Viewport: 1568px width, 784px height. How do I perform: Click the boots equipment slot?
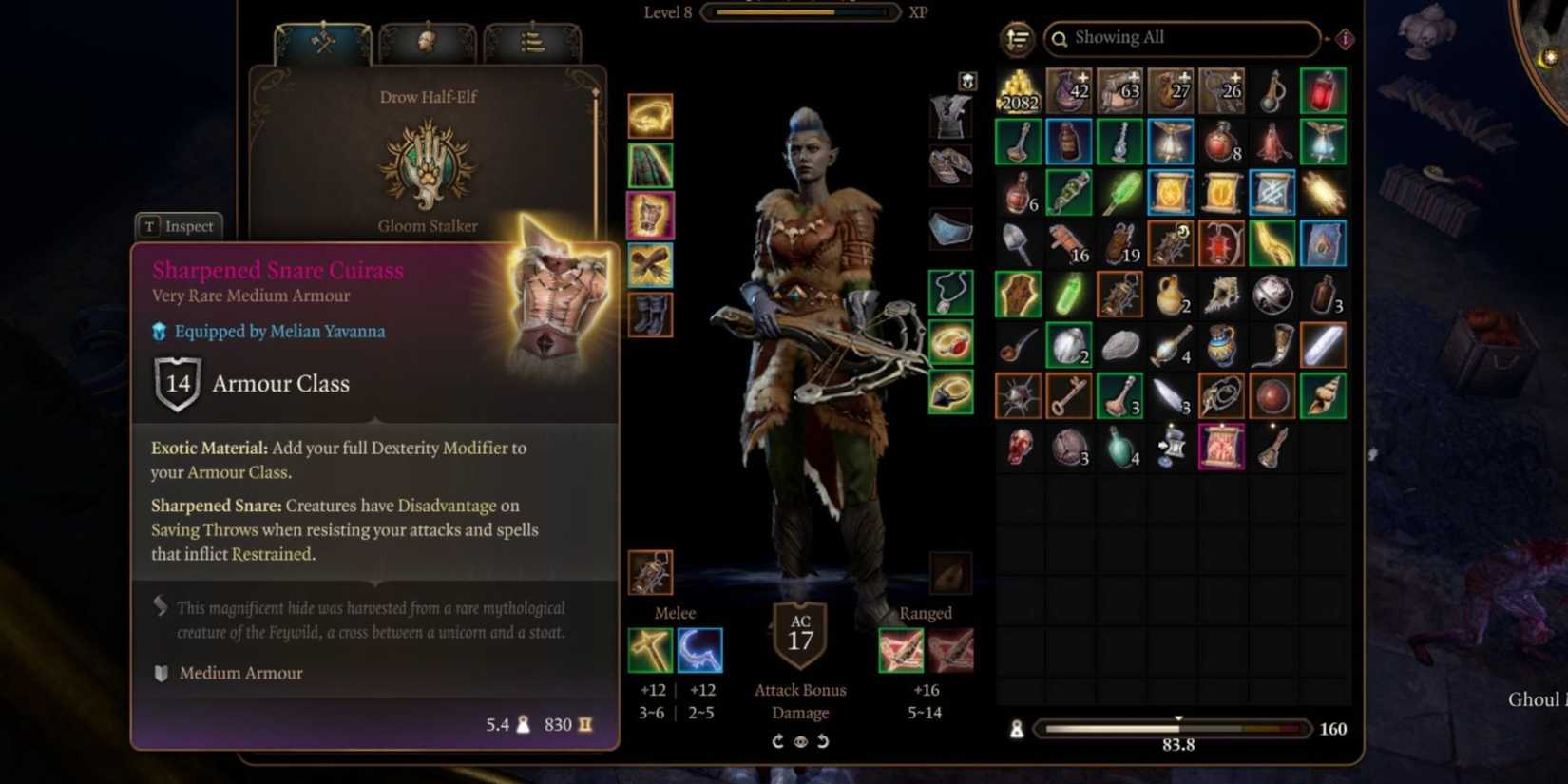[x=651, y=316]
